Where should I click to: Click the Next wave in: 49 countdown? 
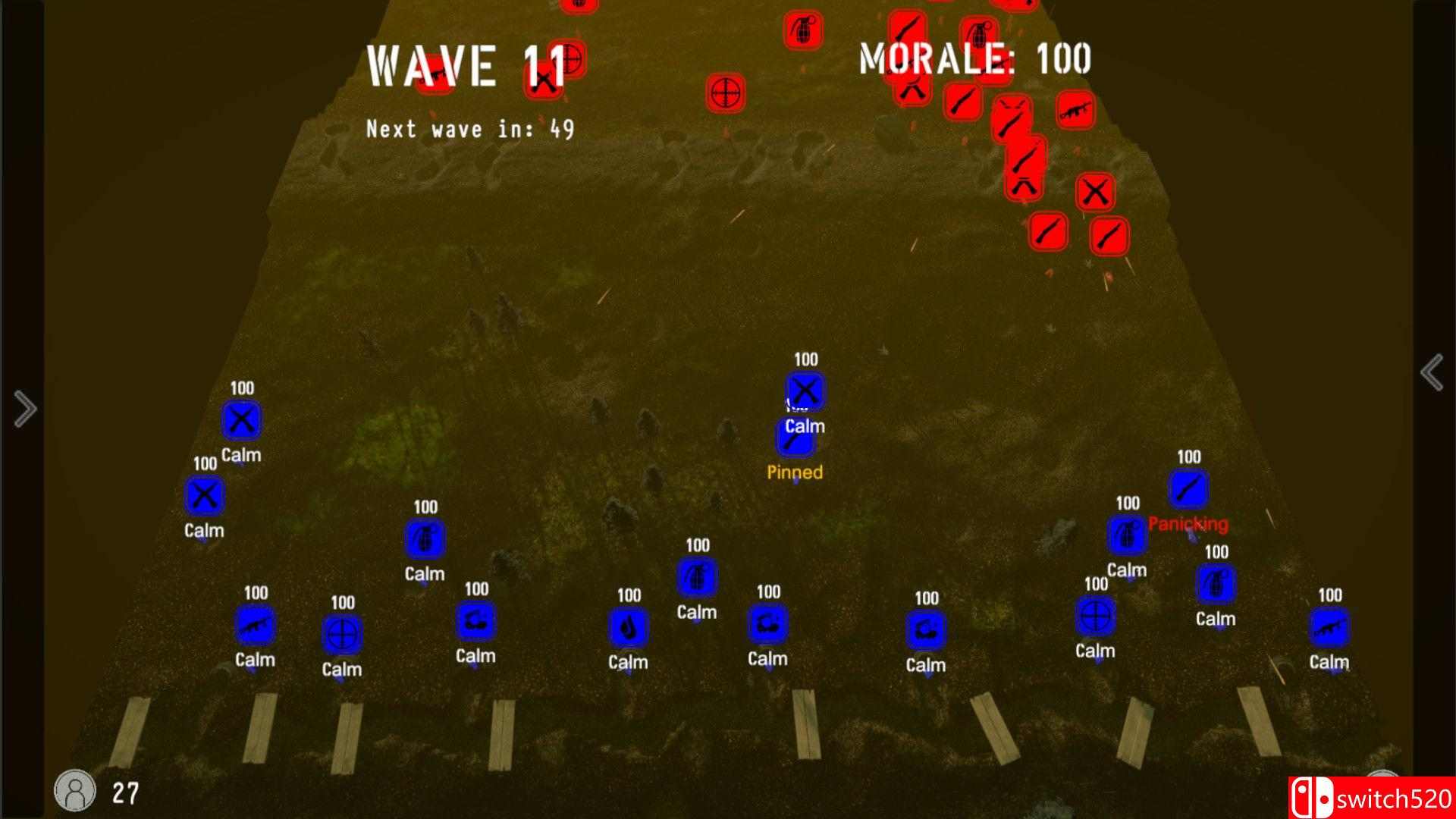tap(469, 127)
